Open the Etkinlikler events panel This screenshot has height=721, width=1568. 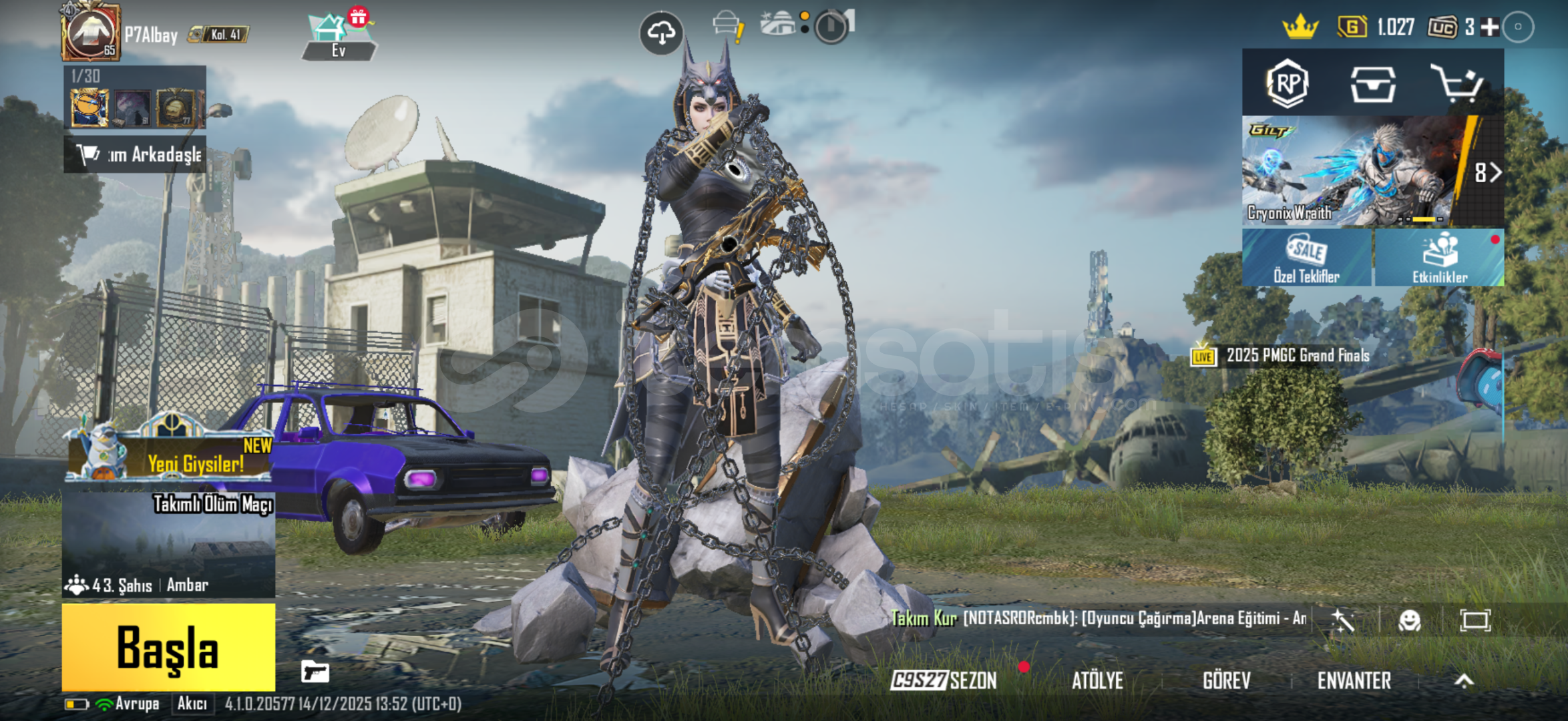click(1440, 258)
